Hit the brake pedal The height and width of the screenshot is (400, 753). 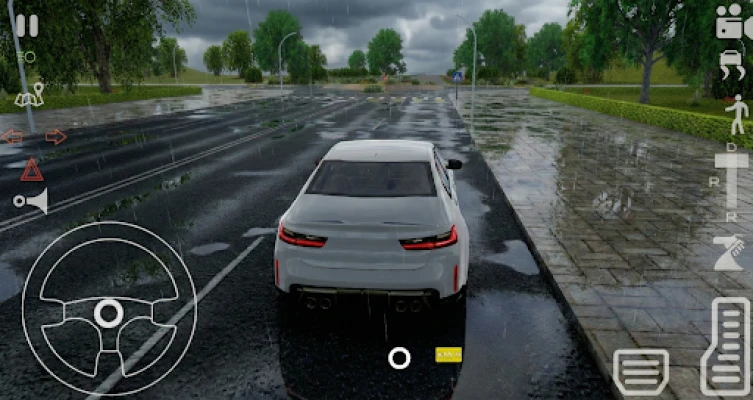640,371
